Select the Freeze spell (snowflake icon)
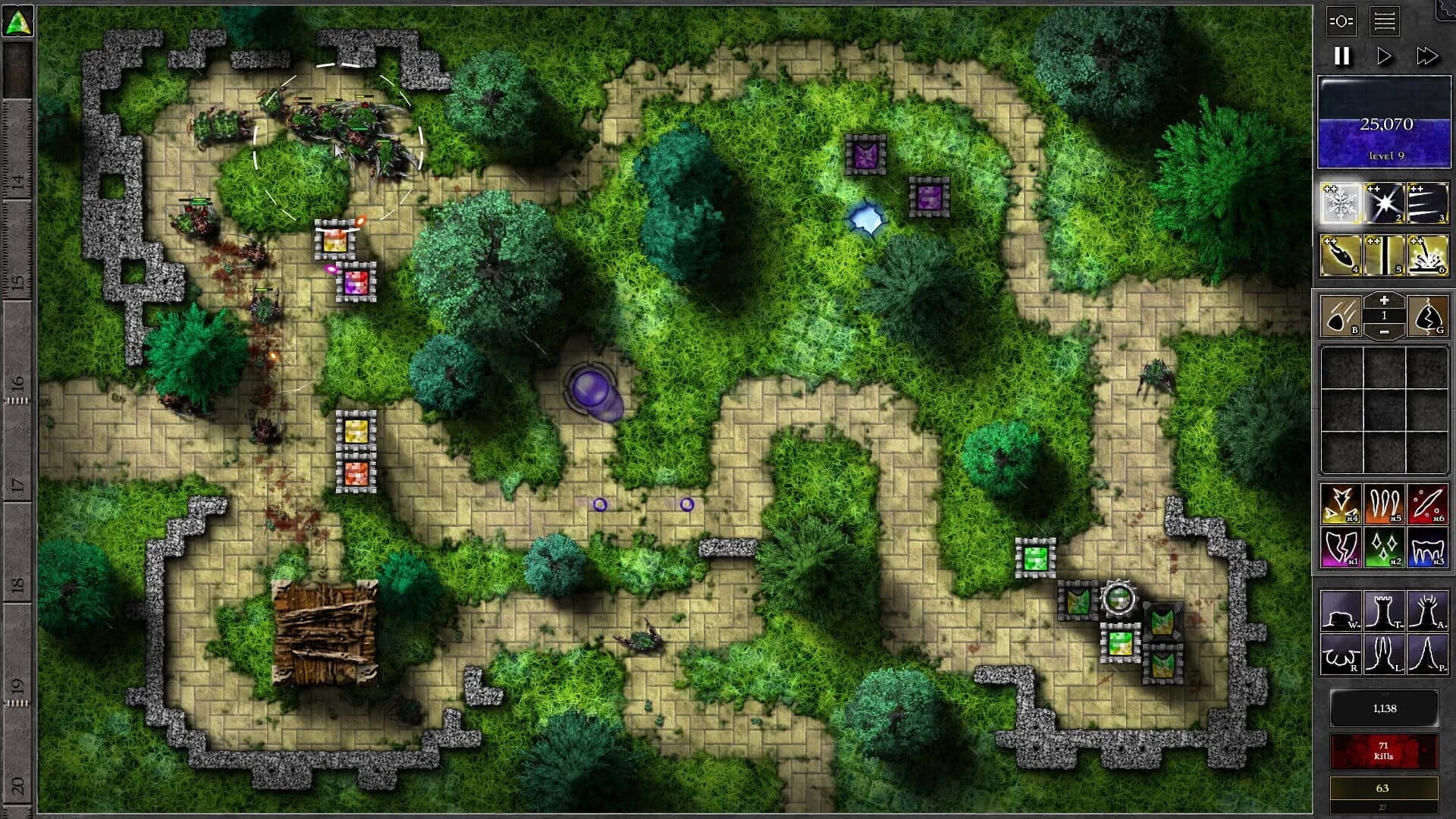The image size is (1456, 819). pyautogui.click(x=1341, y=202)
